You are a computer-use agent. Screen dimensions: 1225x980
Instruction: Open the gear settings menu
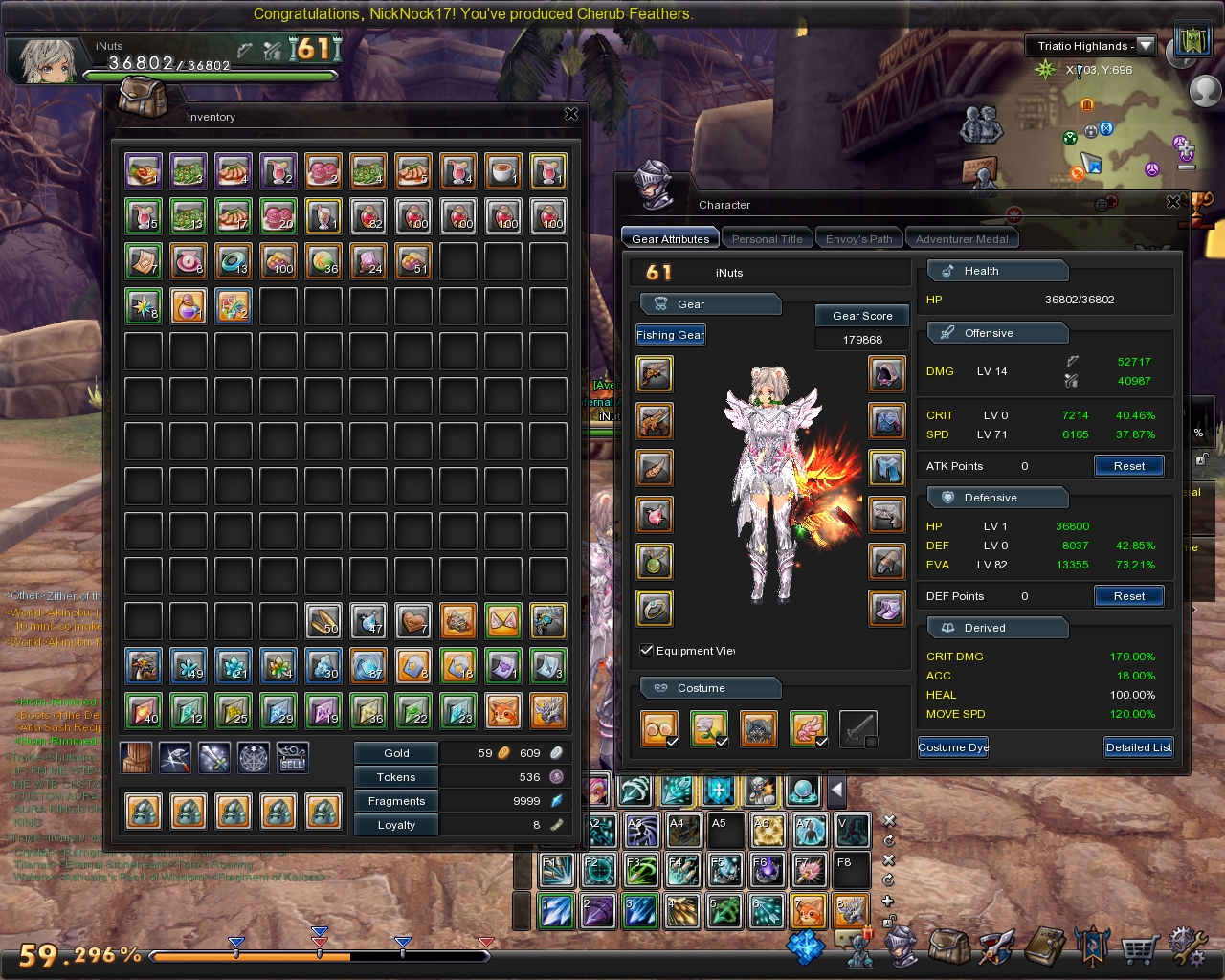(1187, 947)
